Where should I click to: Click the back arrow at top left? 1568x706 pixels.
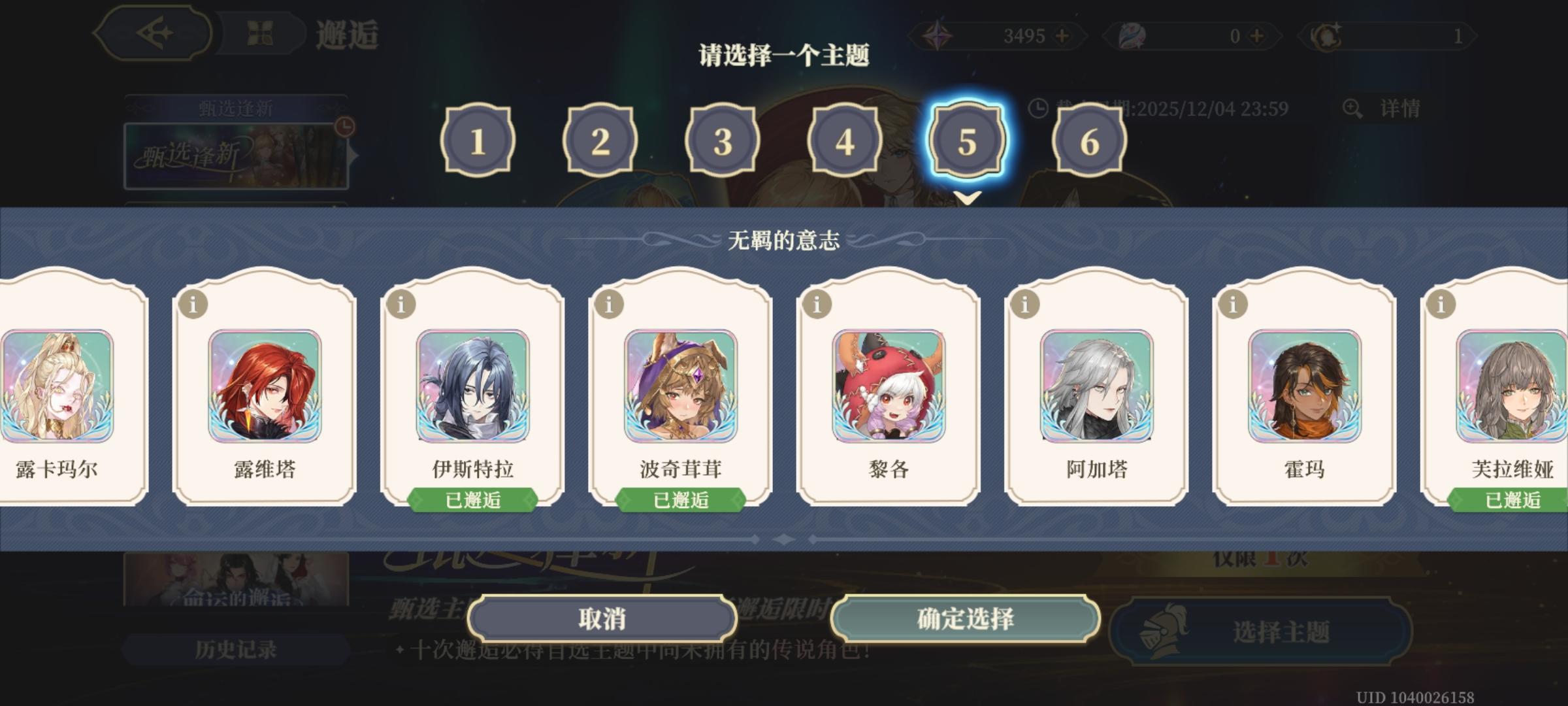point(155,33)
